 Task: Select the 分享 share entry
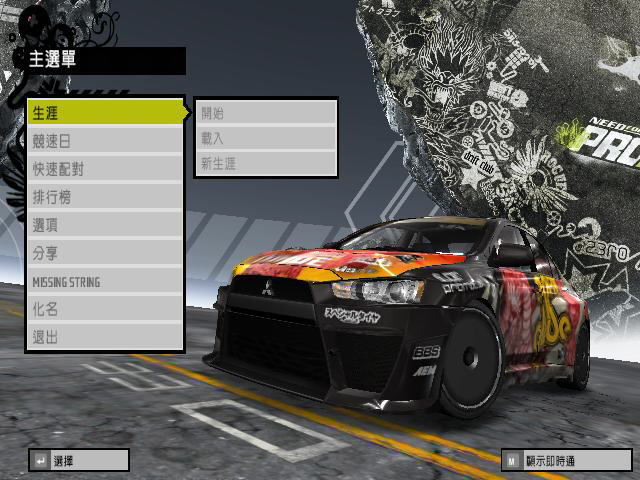click(x=105, y=253)
